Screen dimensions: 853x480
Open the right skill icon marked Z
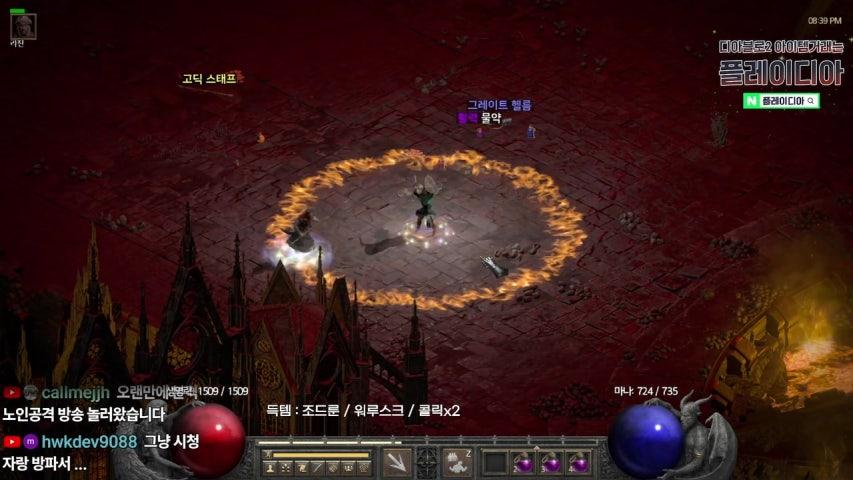(457, 462)
